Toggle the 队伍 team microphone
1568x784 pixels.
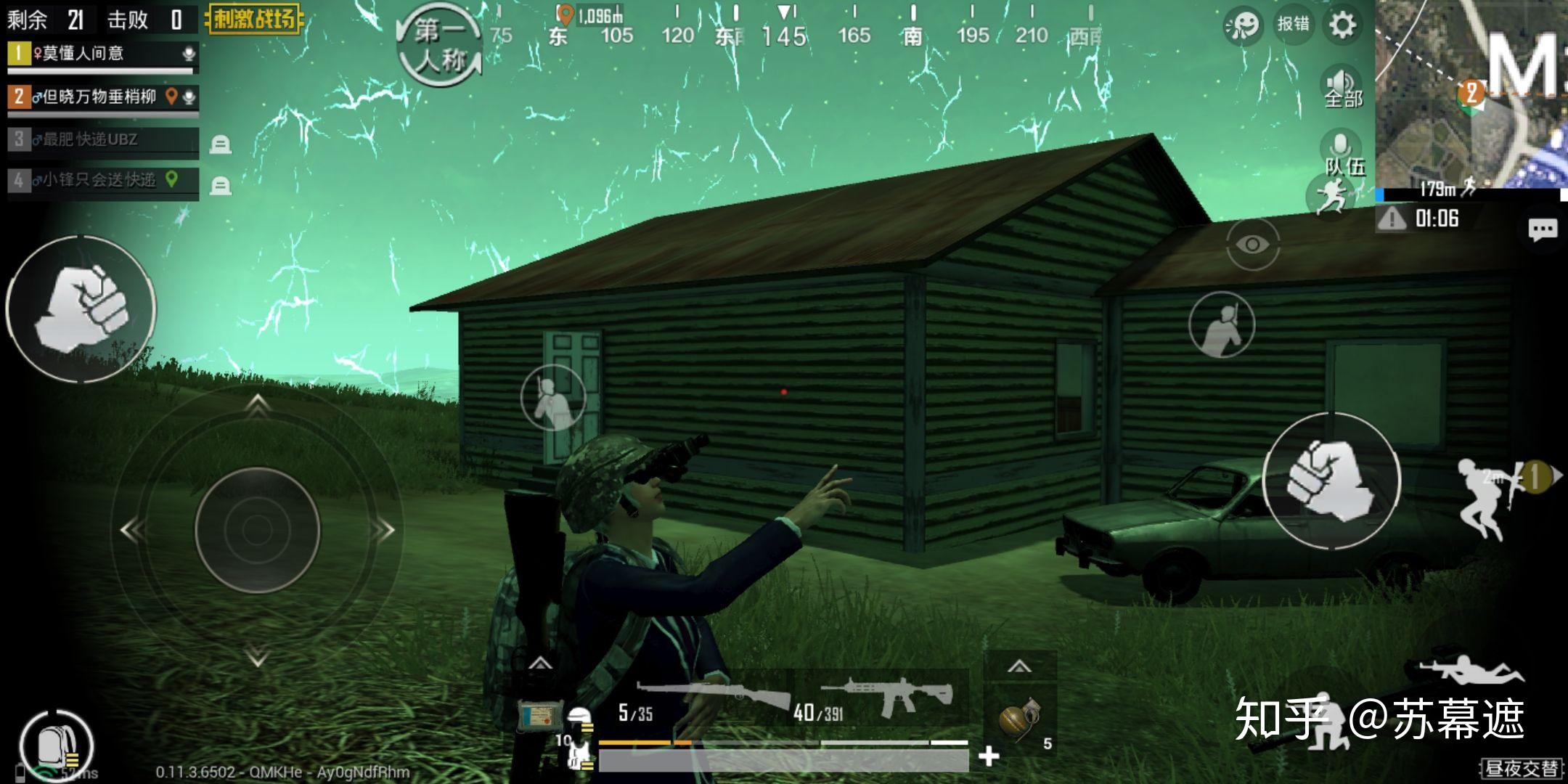[x=1342, y=152]
